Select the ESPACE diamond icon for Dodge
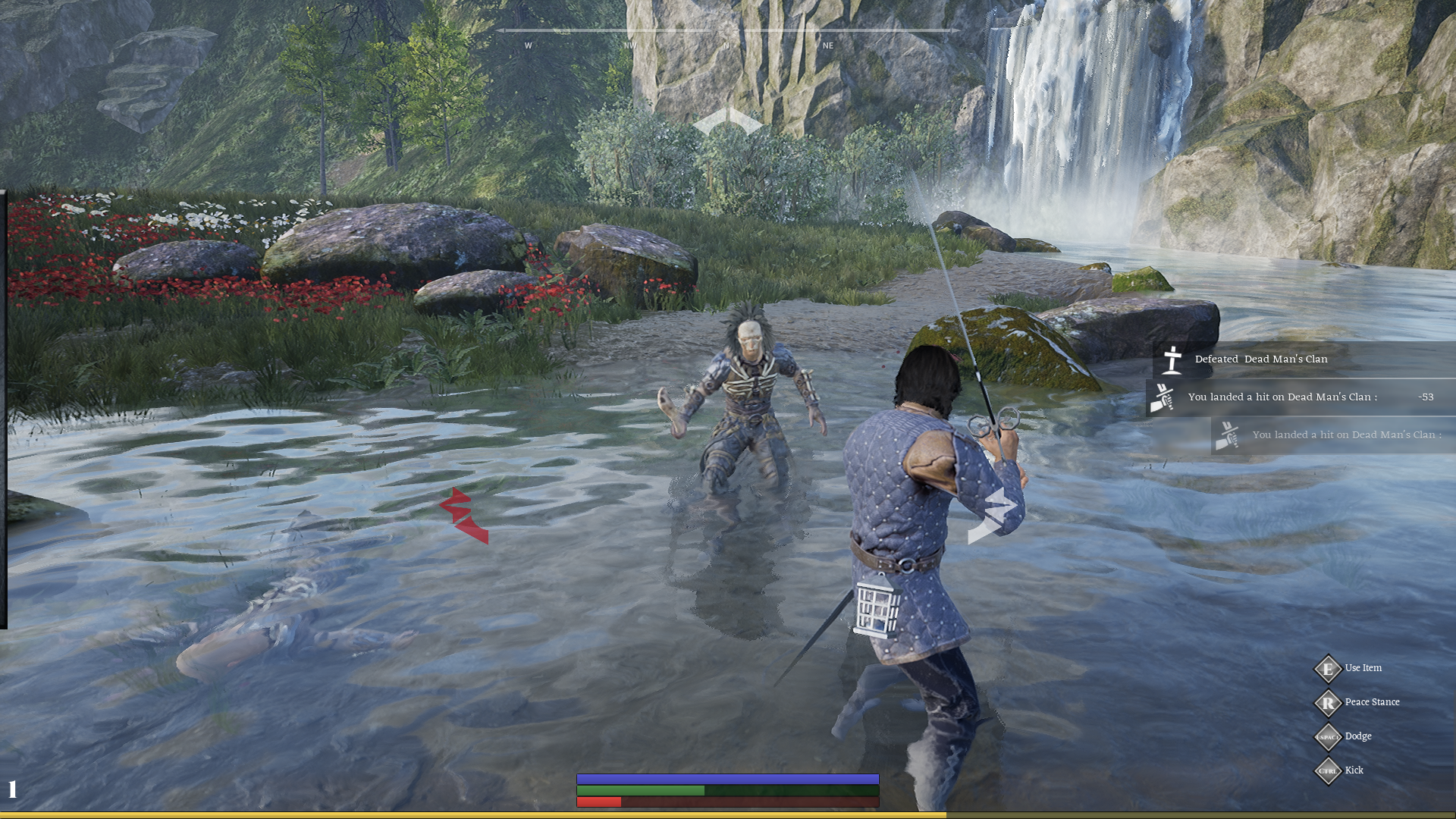This screenshot has width=1456, height=819. pos(1329,736)
